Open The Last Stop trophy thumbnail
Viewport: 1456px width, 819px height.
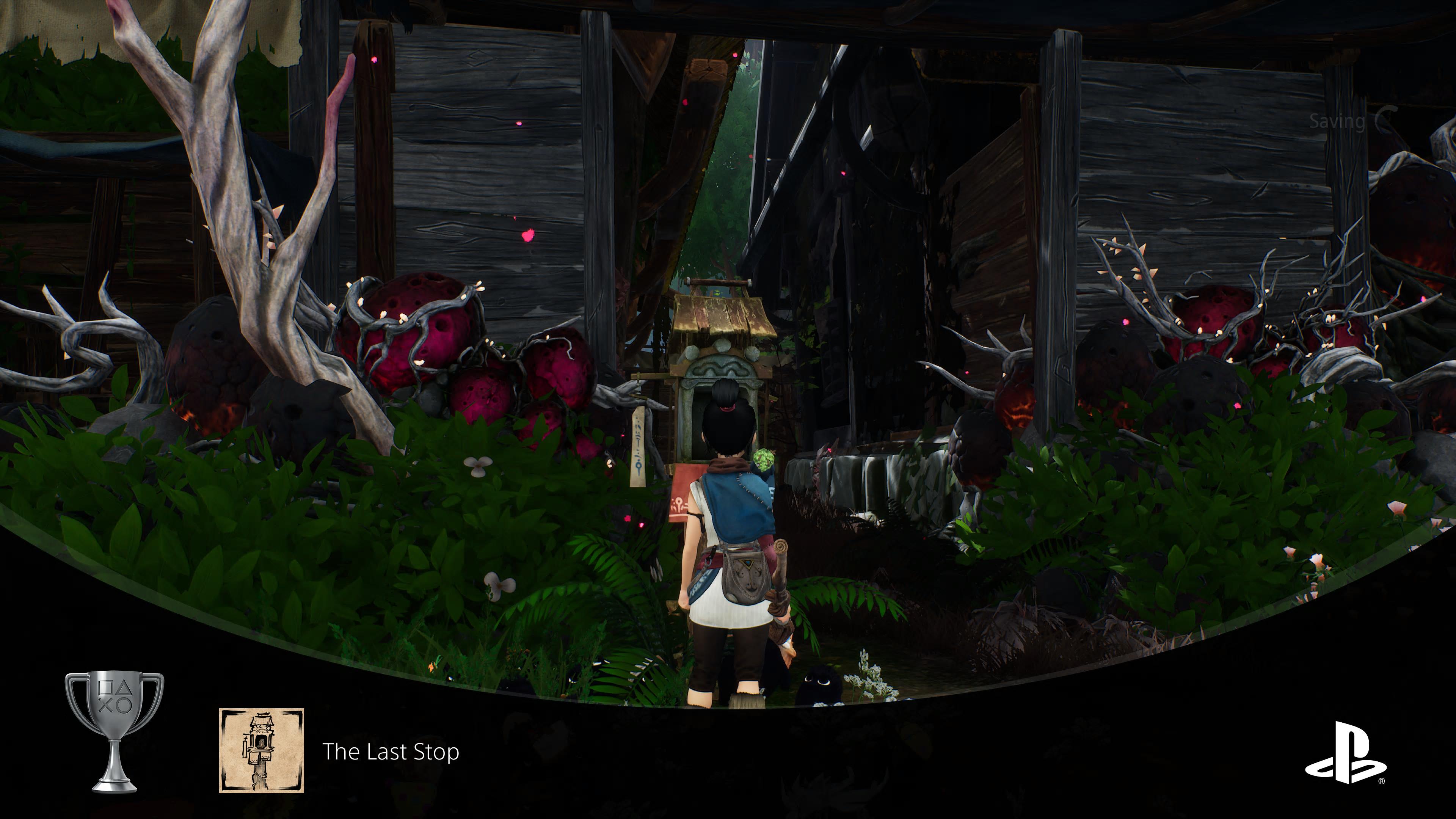tap(262, 750)
